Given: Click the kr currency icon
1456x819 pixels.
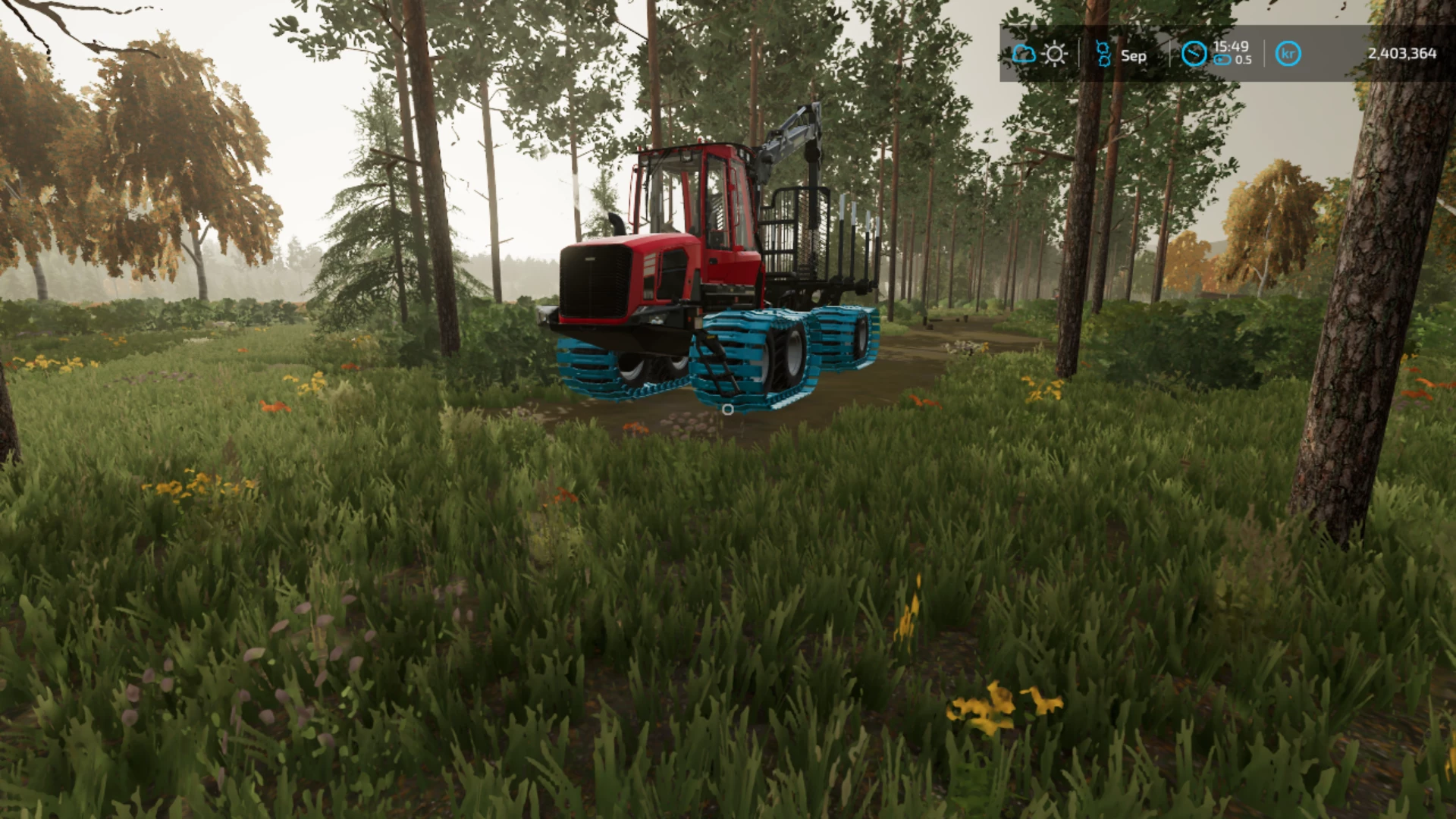Looking at the screenshot, I should [x=1289, y=54].
